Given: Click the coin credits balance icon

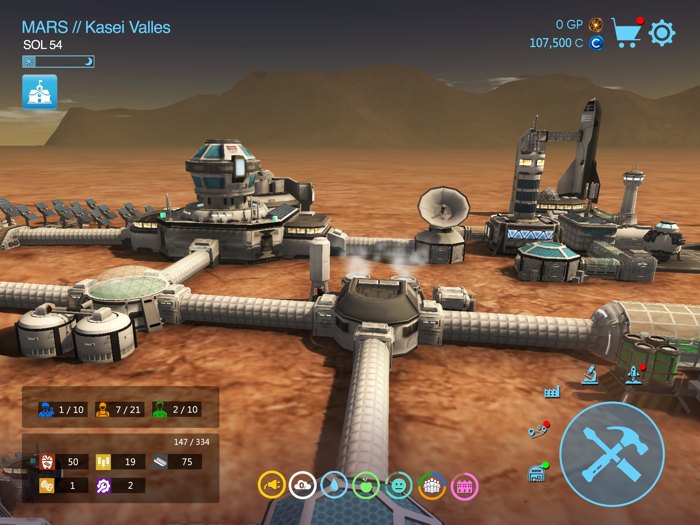Looking at the screenshot, I should tap(596, 43).
